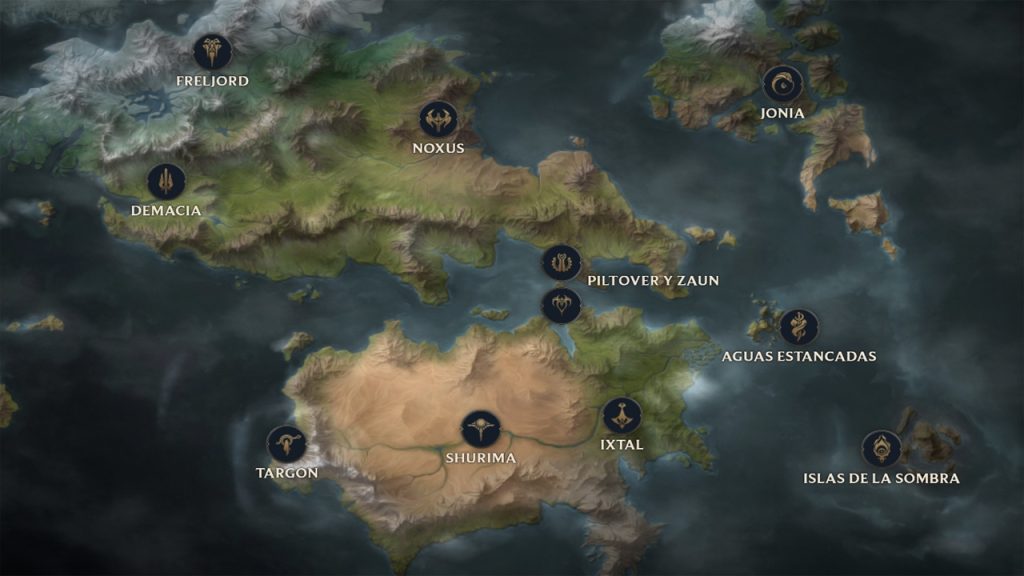Select the Zaun emblem below Piltover's

(x=561, y=304)
